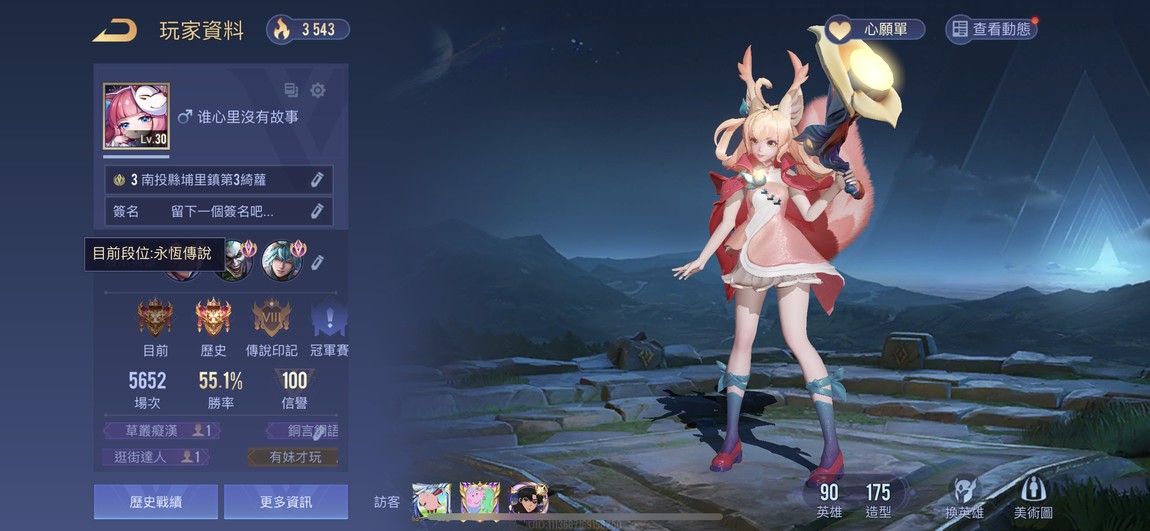Click the copy icon beside gear
Viewport: 1150px width, 531px height.
point(291,91)
